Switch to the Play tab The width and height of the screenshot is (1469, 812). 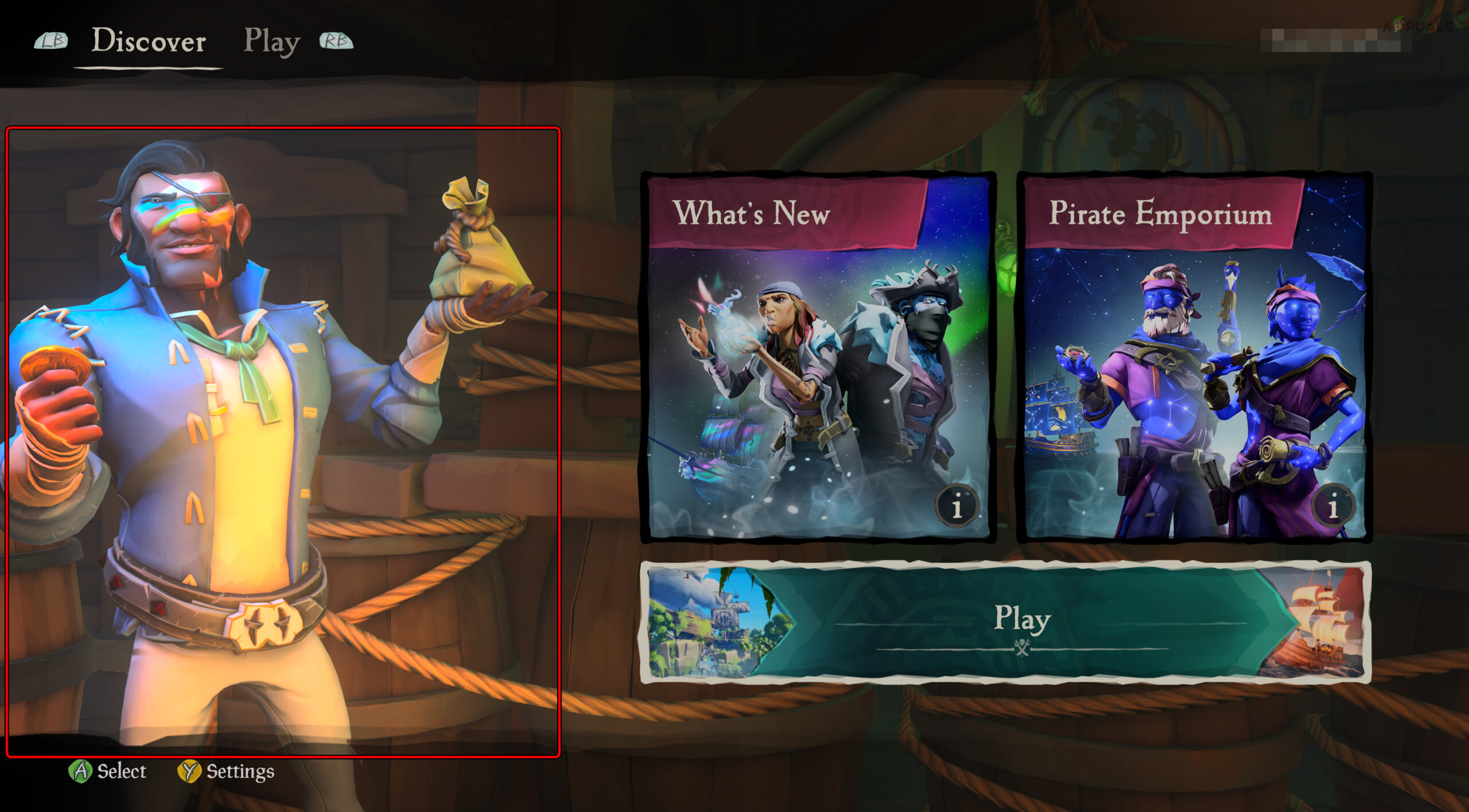click(x=271, y=41)
